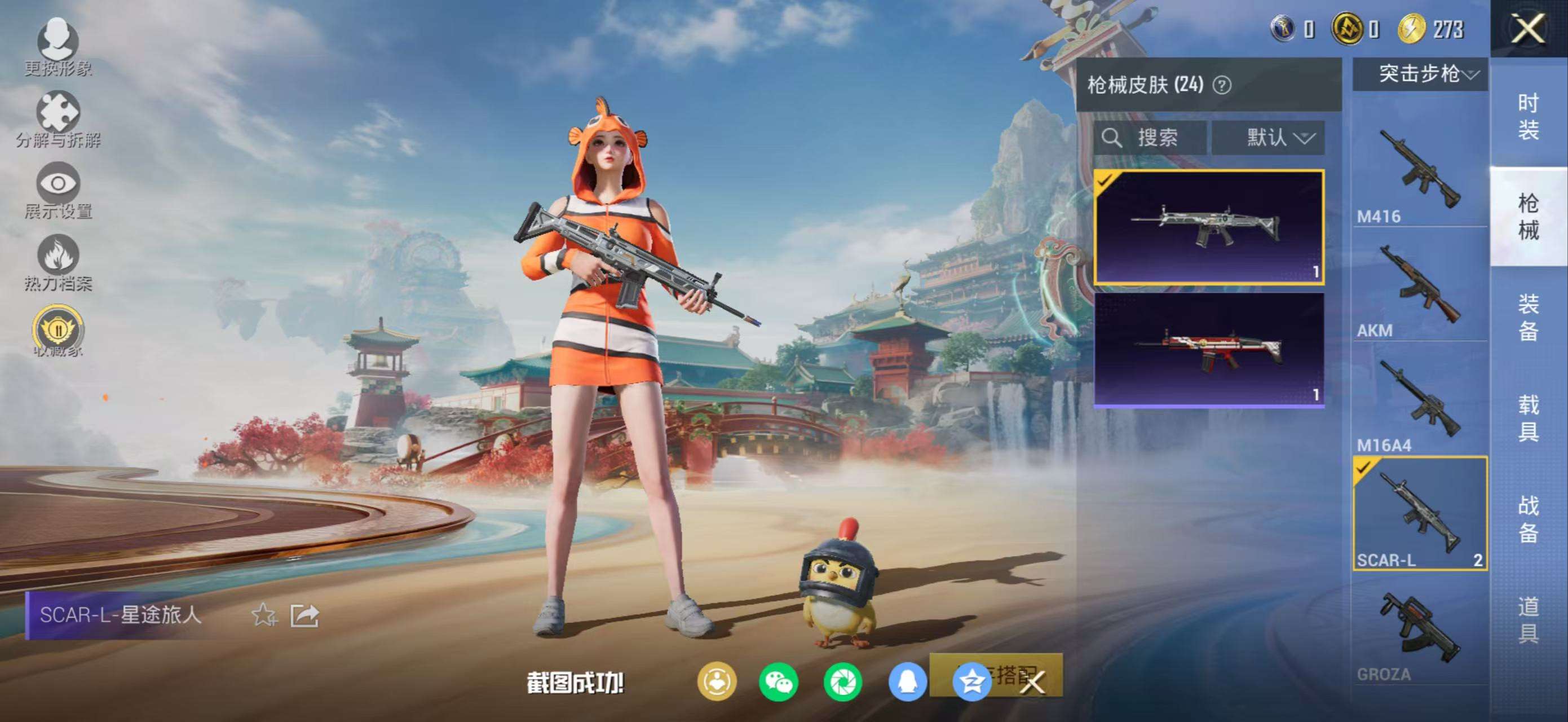The height and width of the screenshot is (722, 1568).
Task: Switch to the 时装 outfits tab
Action: [x=1528, y=116]
